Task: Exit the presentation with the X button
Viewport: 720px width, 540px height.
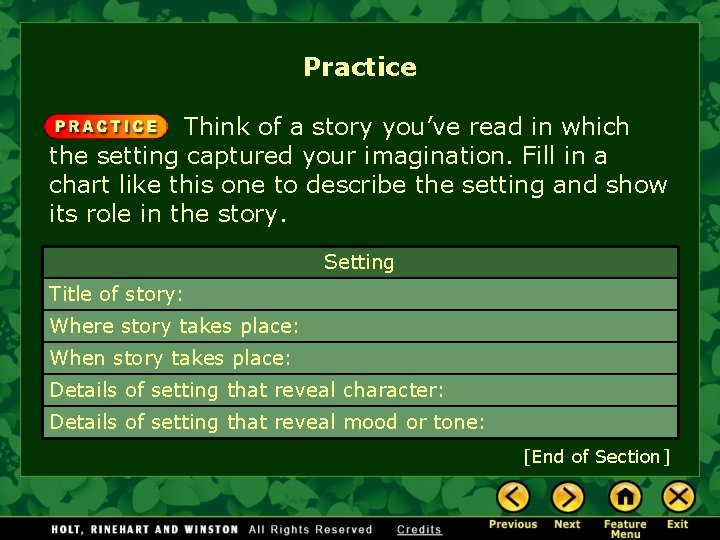Action: coord(678,497)
